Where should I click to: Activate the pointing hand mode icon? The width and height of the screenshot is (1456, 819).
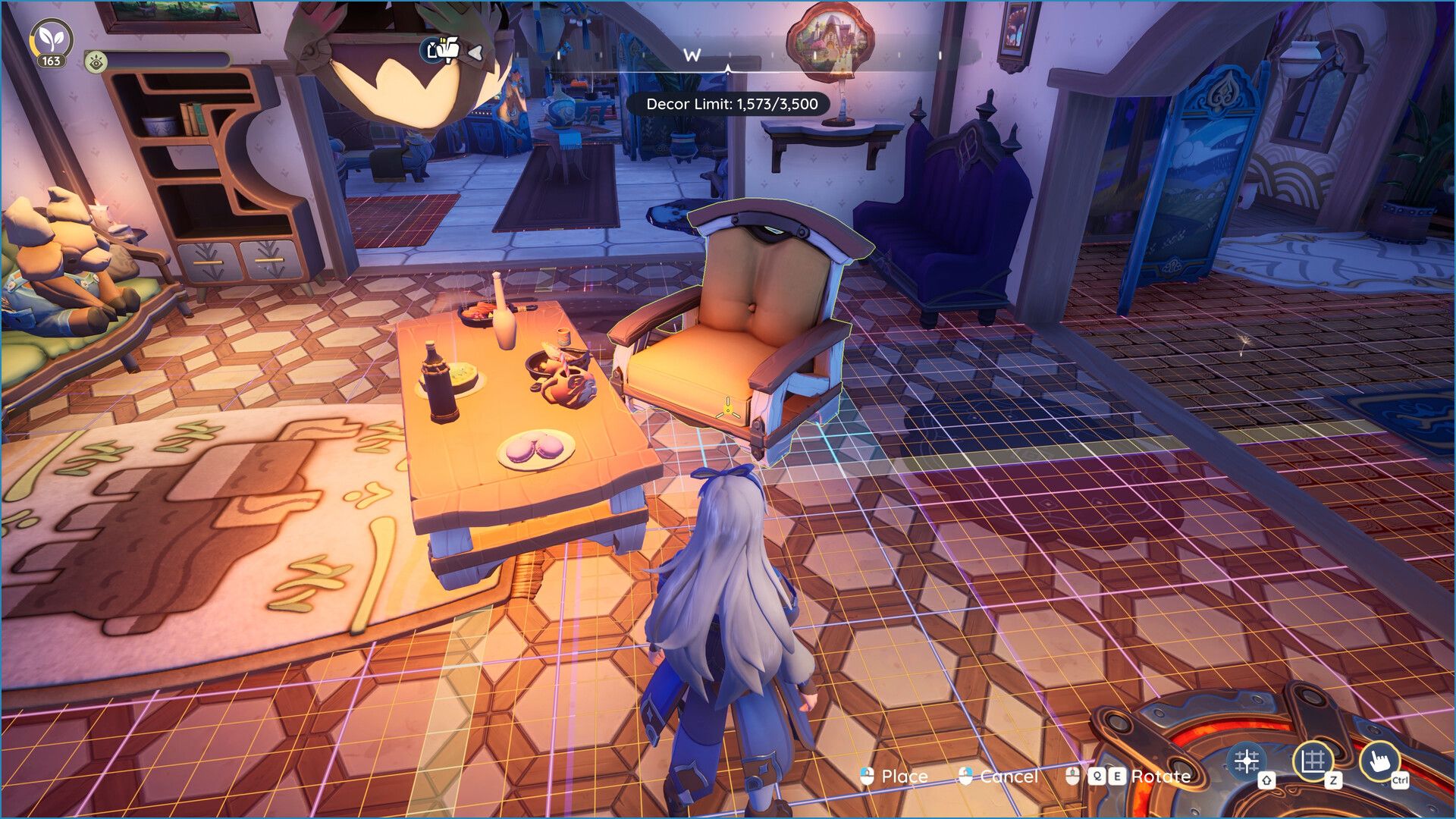pyautogui.click(x=1379, y=761)
